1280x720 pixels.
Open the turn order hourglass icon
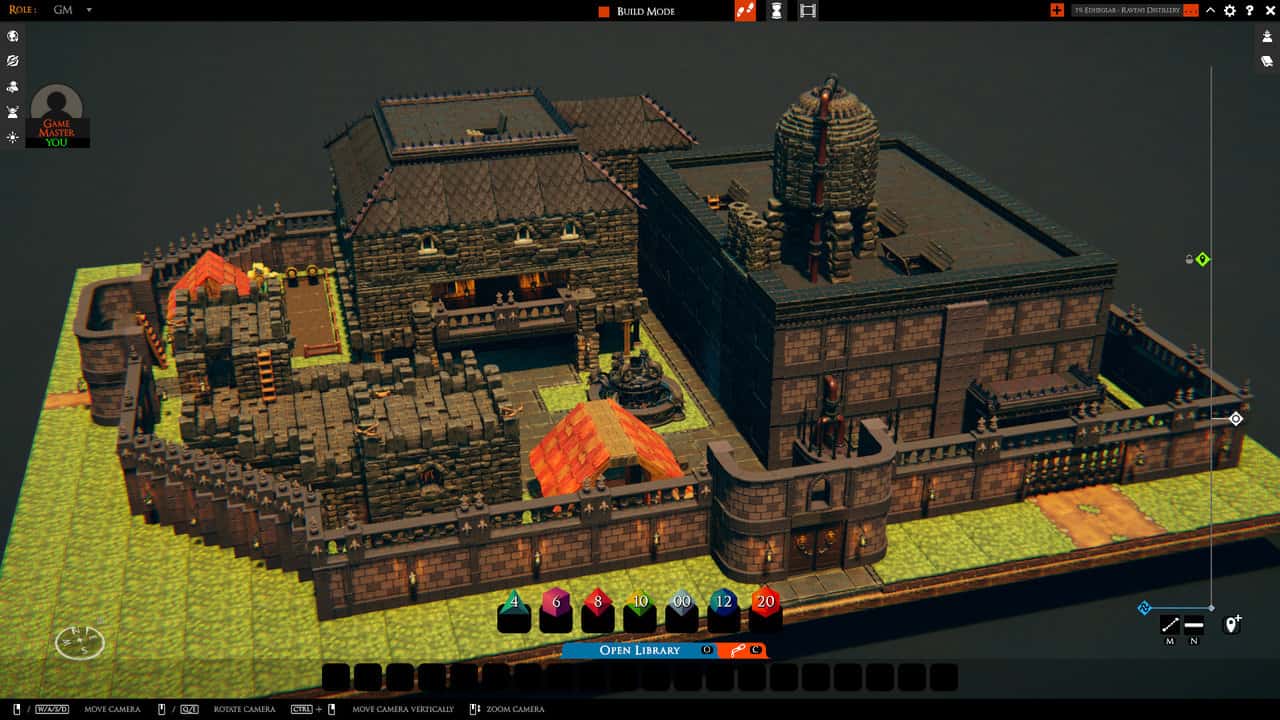click(x=776, y=11)
